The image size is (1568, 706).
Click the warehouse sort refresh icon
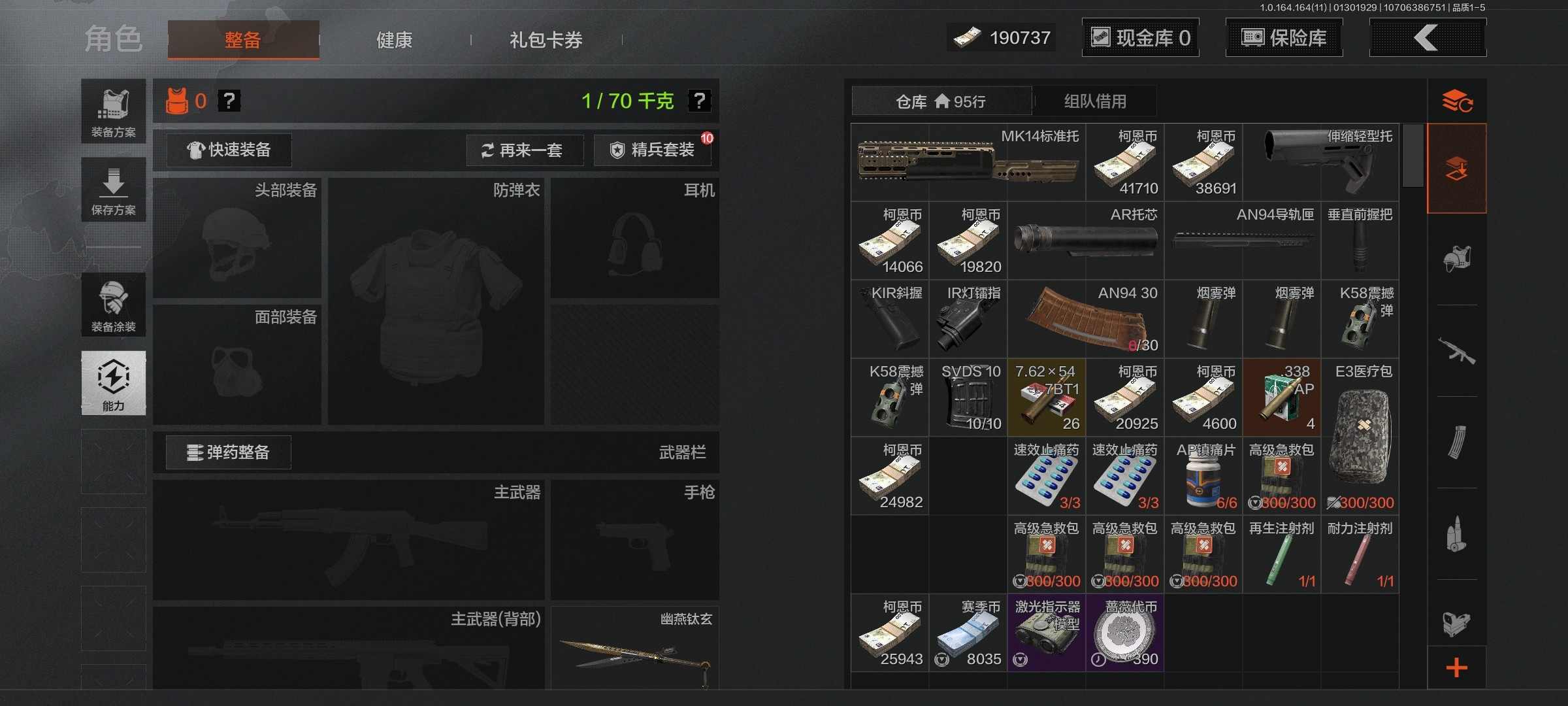[x=1457, y=100]
